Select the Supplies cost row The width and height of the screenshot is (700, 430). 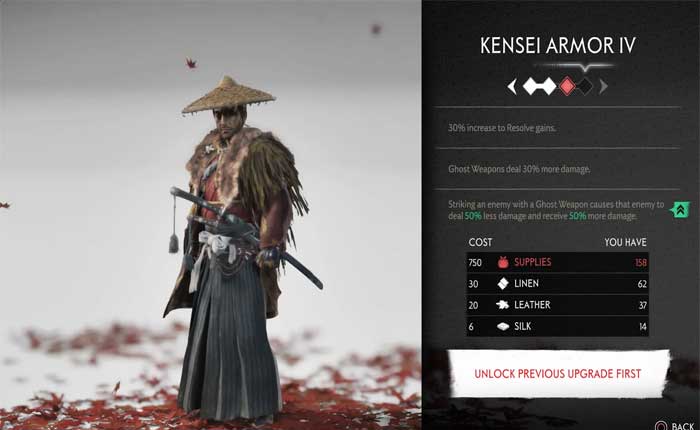click(x=557, y=262)
